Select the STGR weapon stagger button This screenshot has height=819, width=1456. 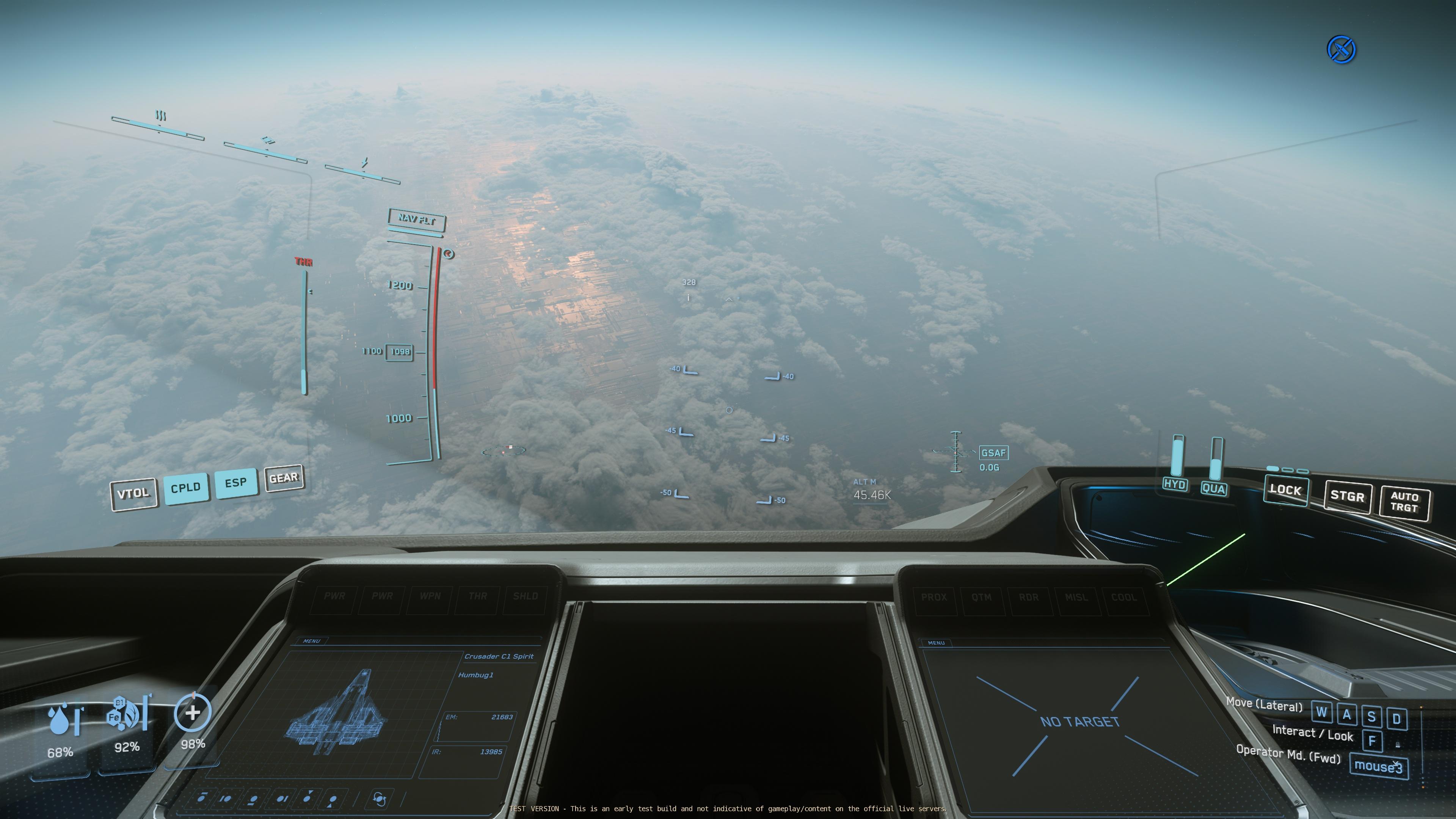(x=1348, y=496)
